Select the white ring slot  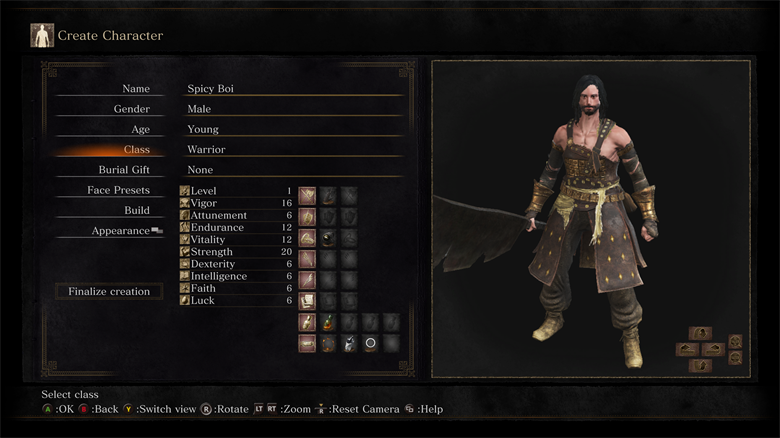point(370,343)
